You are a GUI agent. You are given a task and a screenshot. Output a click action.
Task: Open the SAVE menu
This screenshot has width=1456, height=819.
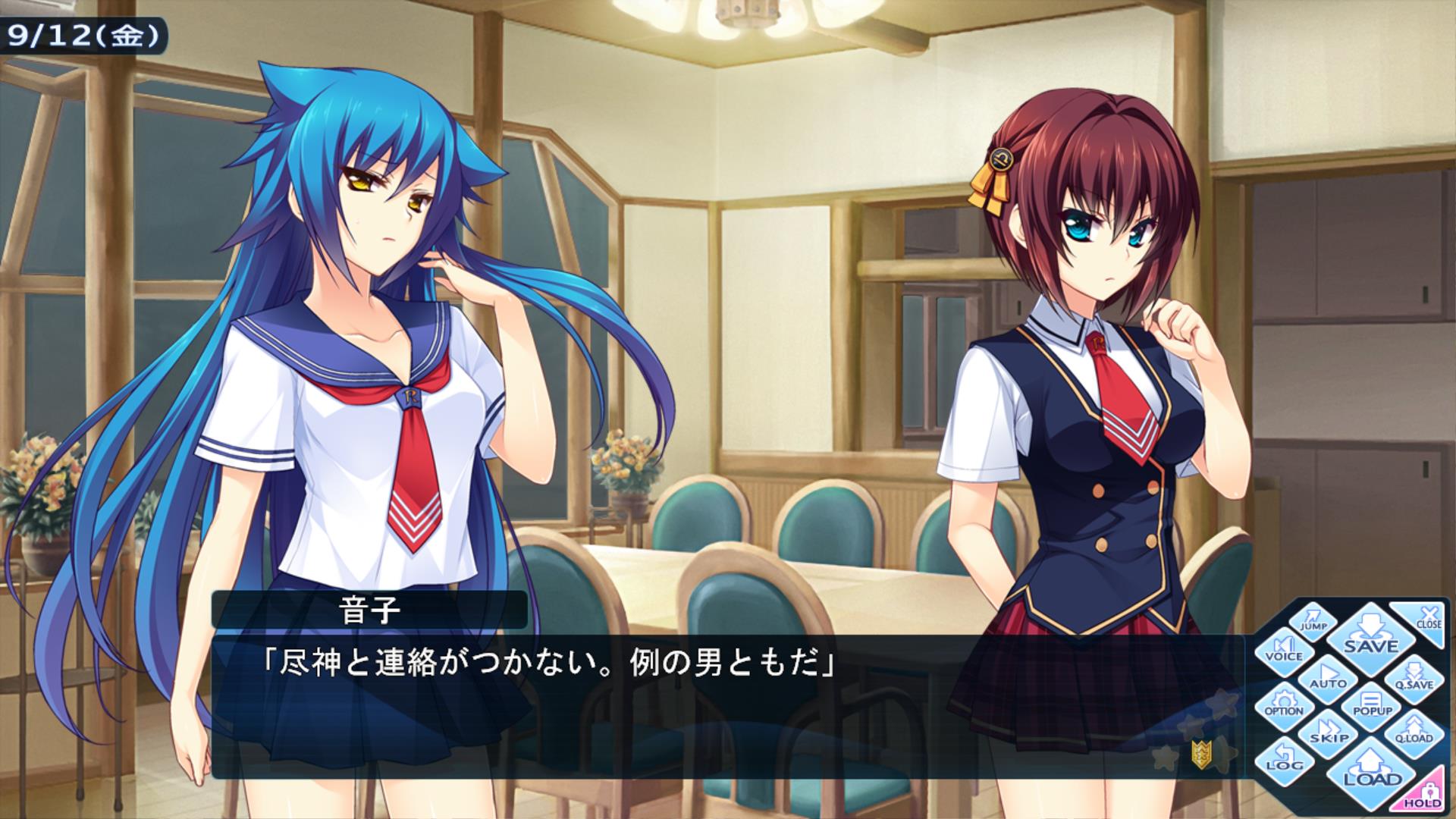click(x=1371, y=637)
